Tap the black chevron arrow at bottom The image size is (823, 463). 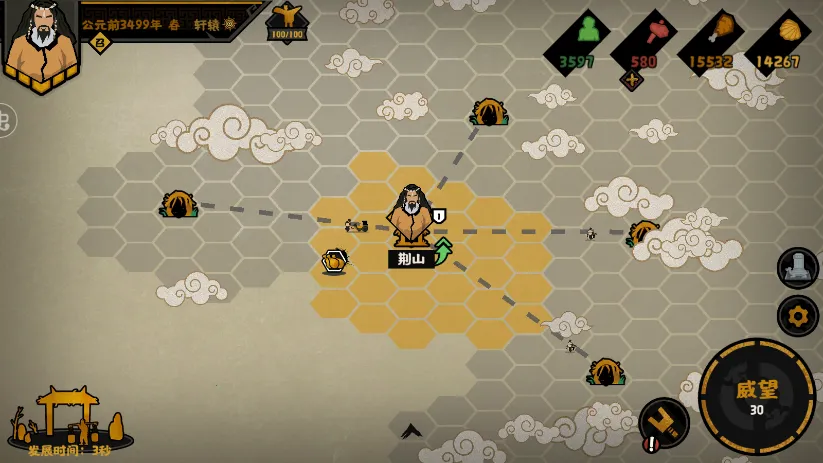411,431
